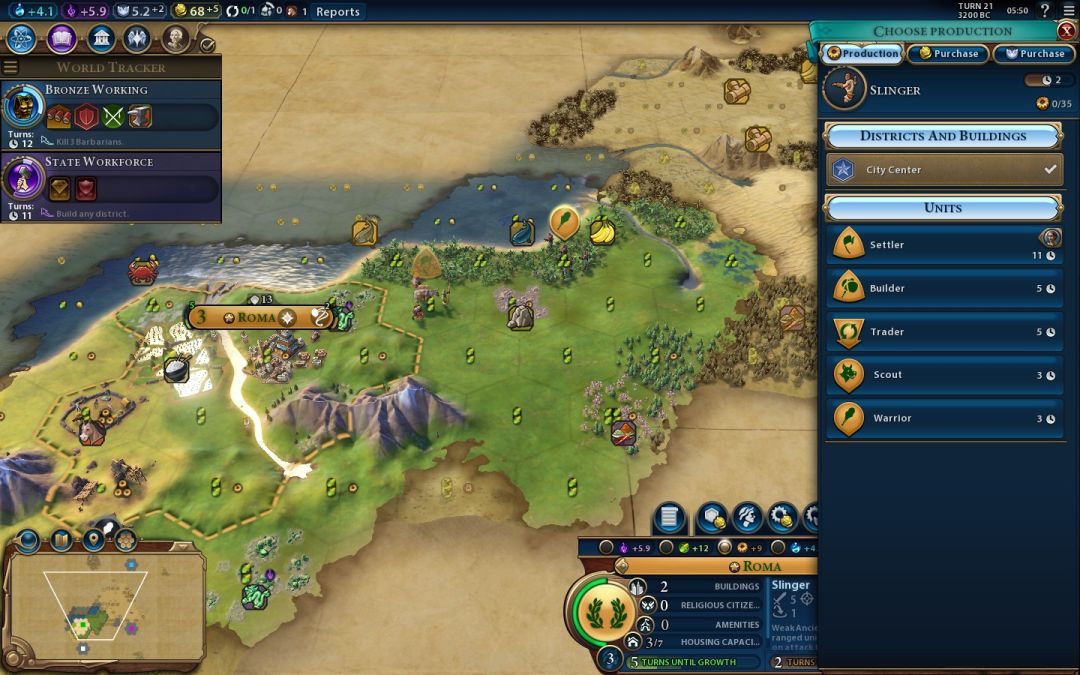Viewport: 1080px width, 675px height.
Task: Open the help question mark
Action: pyautogui.click(x=1045, y=11)
